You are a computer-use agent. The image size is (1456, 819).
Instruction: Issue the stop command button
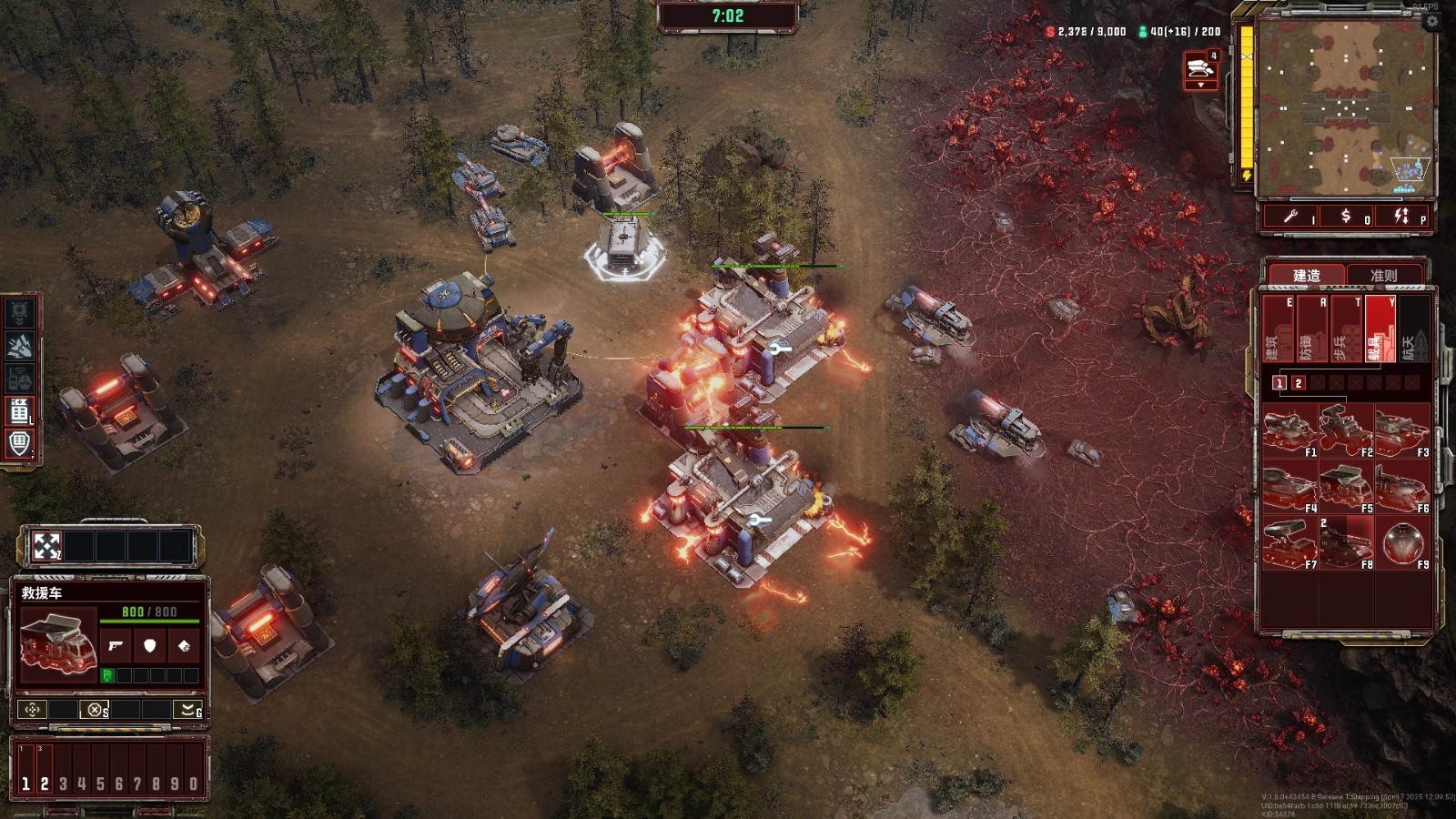(95, 710)
